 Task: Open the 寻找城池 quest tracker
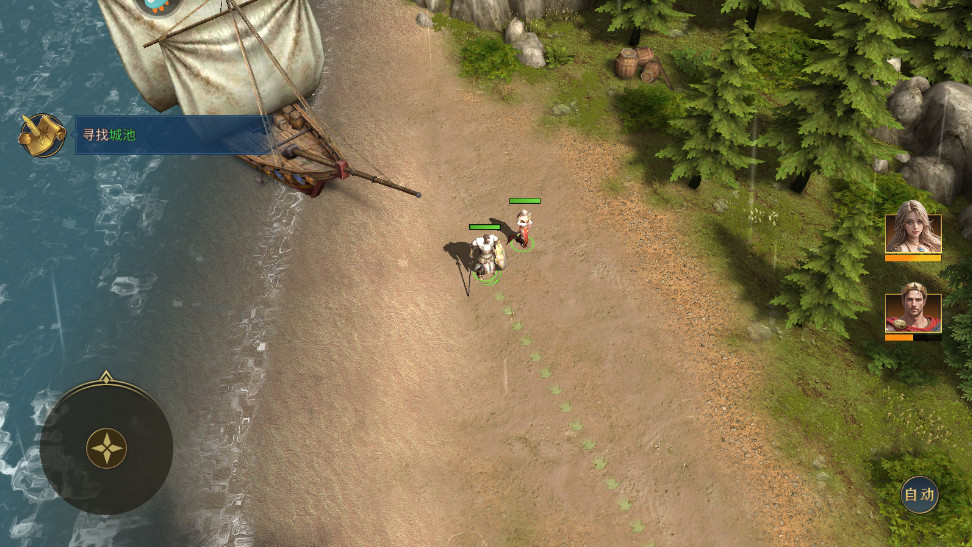click(x=170, y=135)
